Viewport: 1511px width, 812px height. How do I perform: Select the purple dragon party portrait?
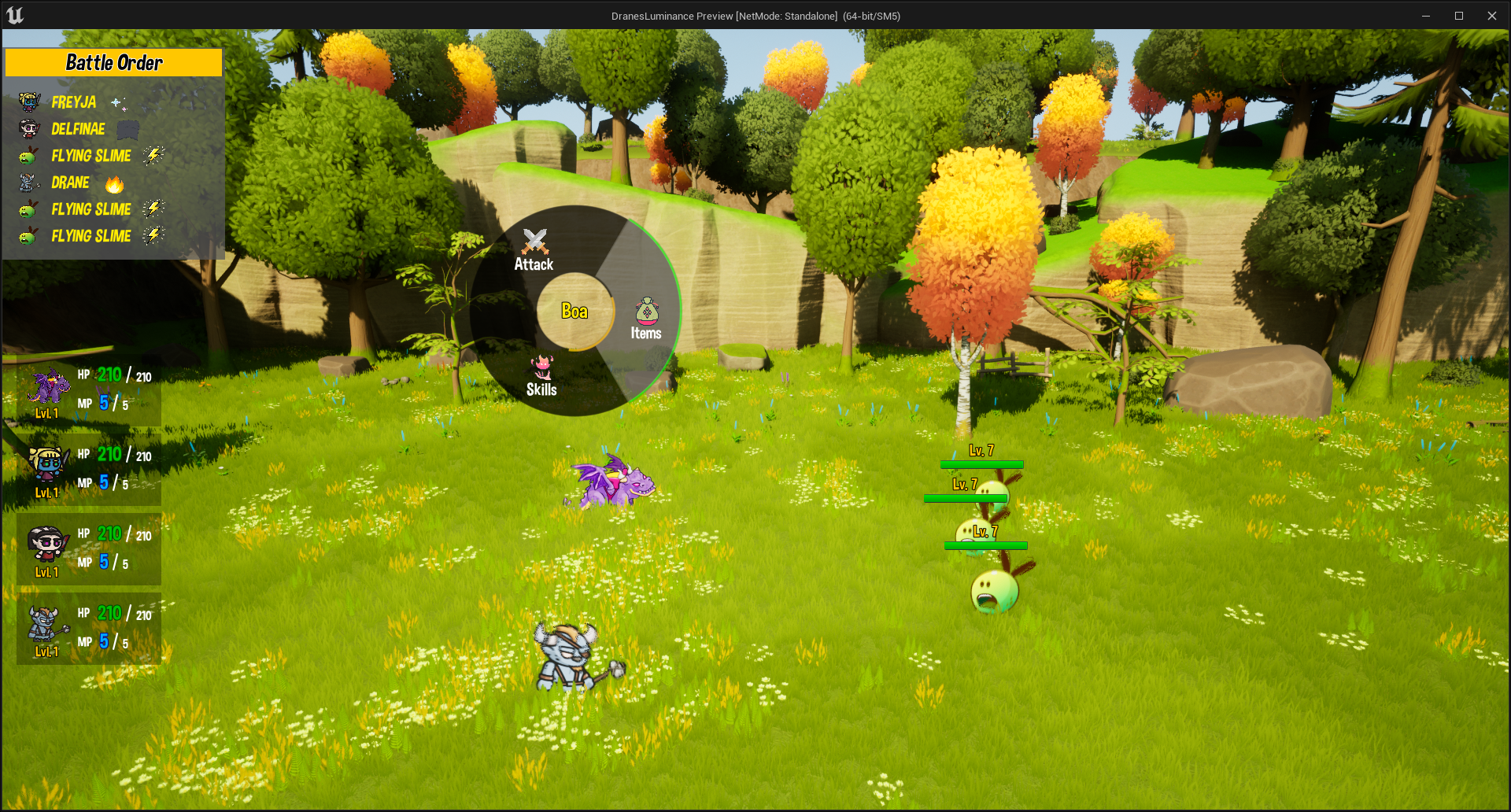pyautogui.click(x=49, y=387)
